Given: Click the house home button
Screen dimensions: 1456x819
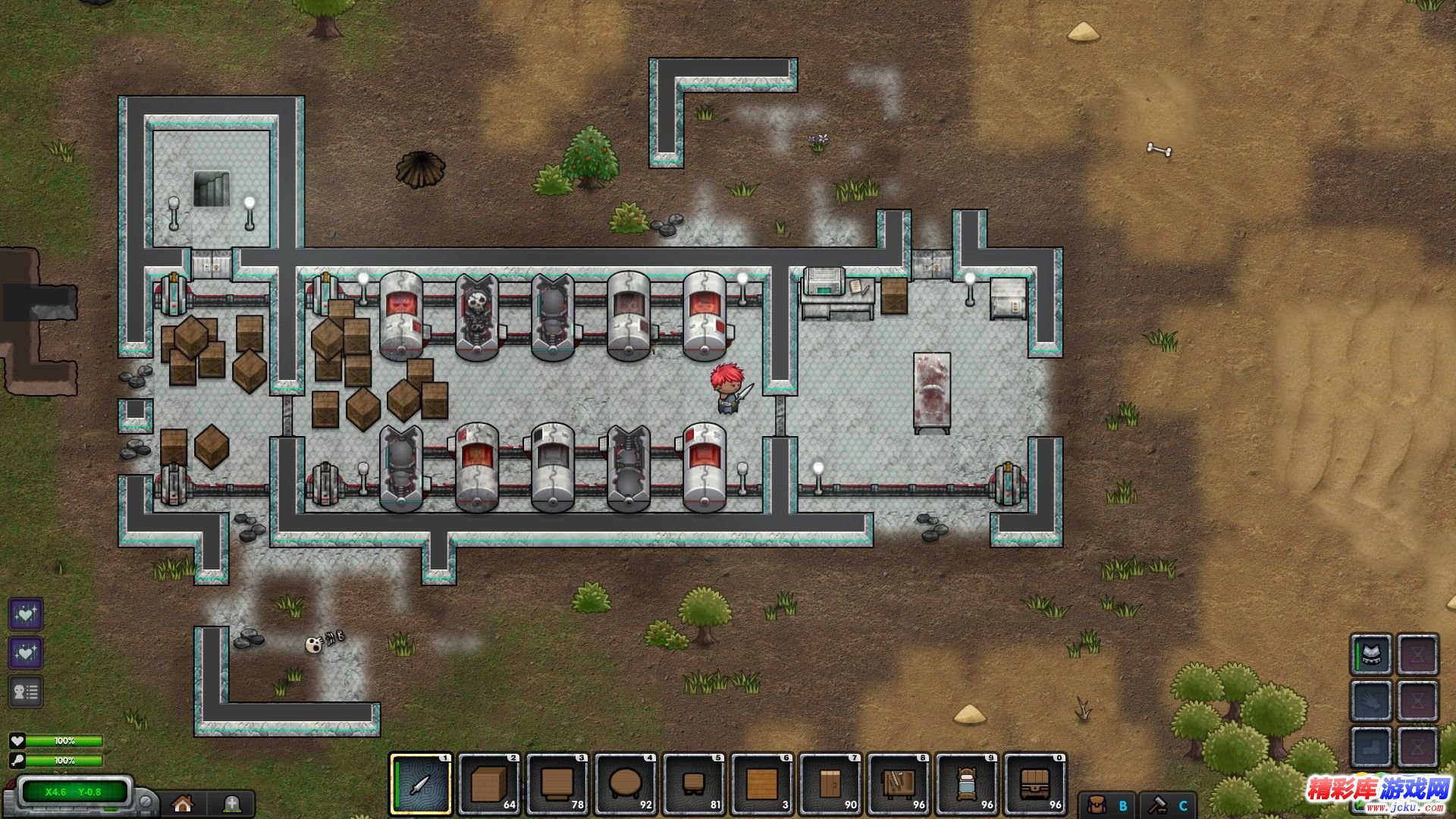Looking at the screenshot, I should [x=182, y=804].
